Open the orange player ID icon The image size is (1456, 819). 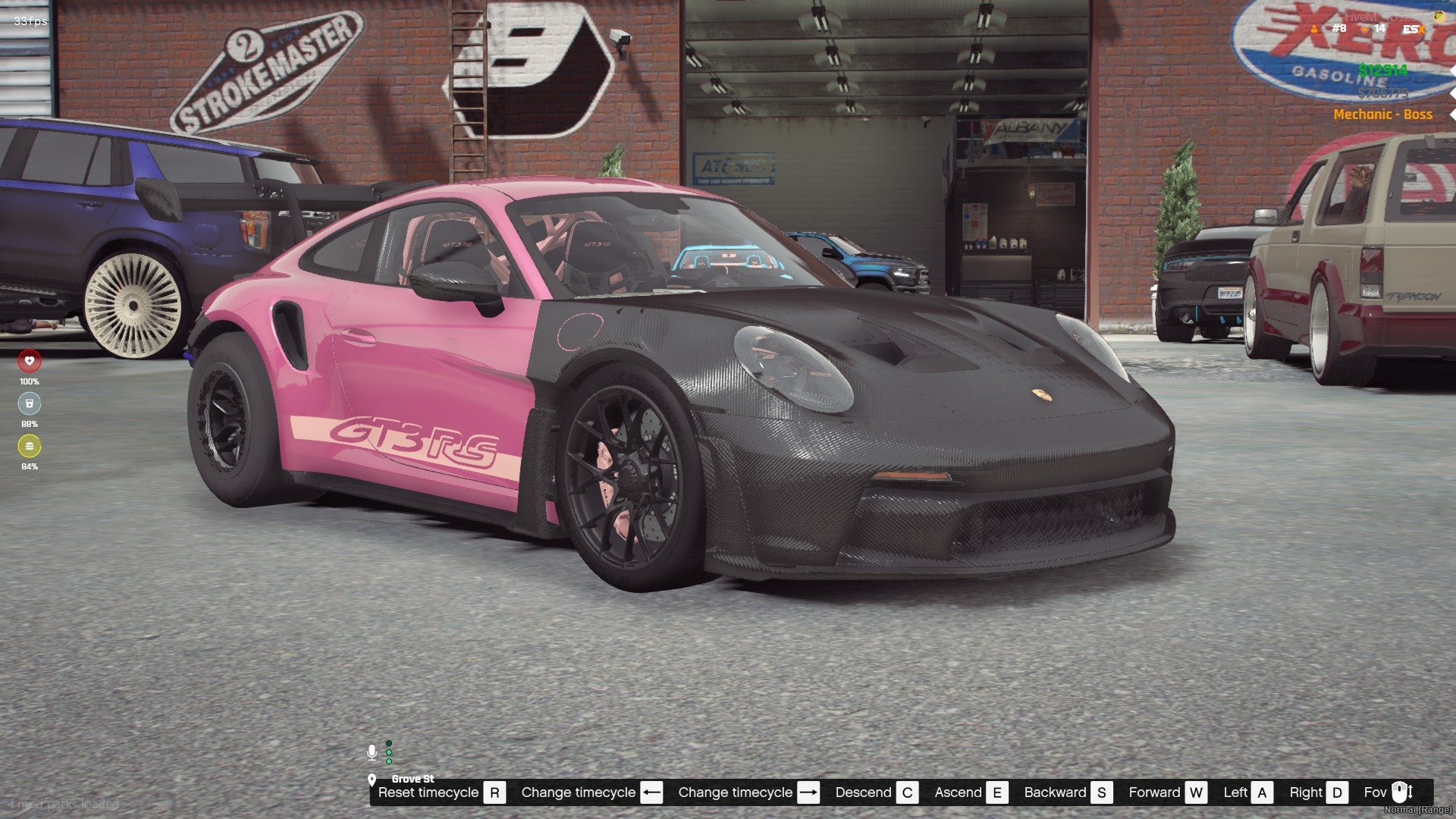point(1314,30)
